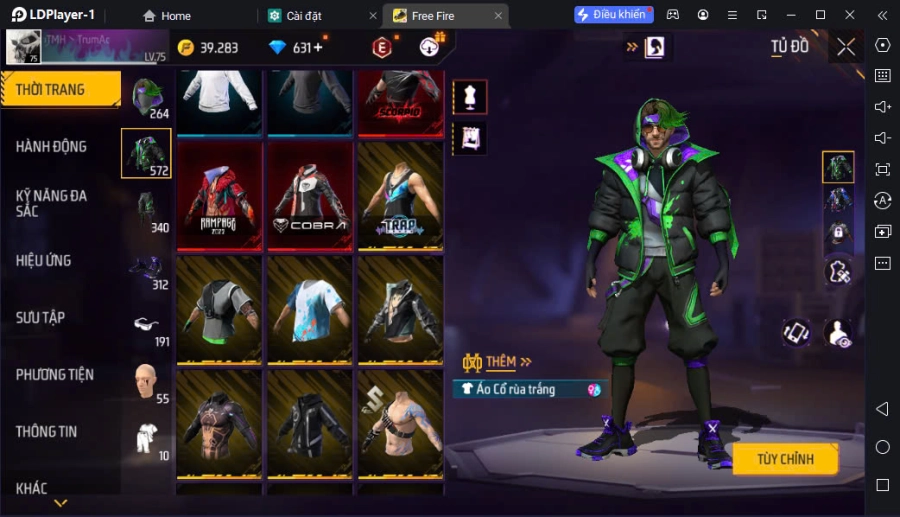Viewport: 900px width, 517px height.
Task: Select the KỸ NĂNG ĐA SẮC tab
Action: click(x=52, y=203)
